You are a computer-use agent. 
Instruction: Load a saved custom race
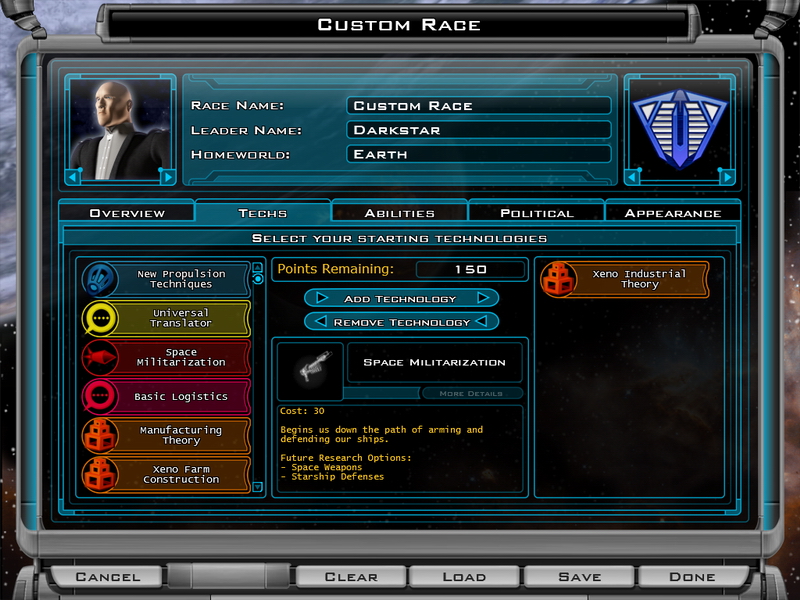click(464, 576)
